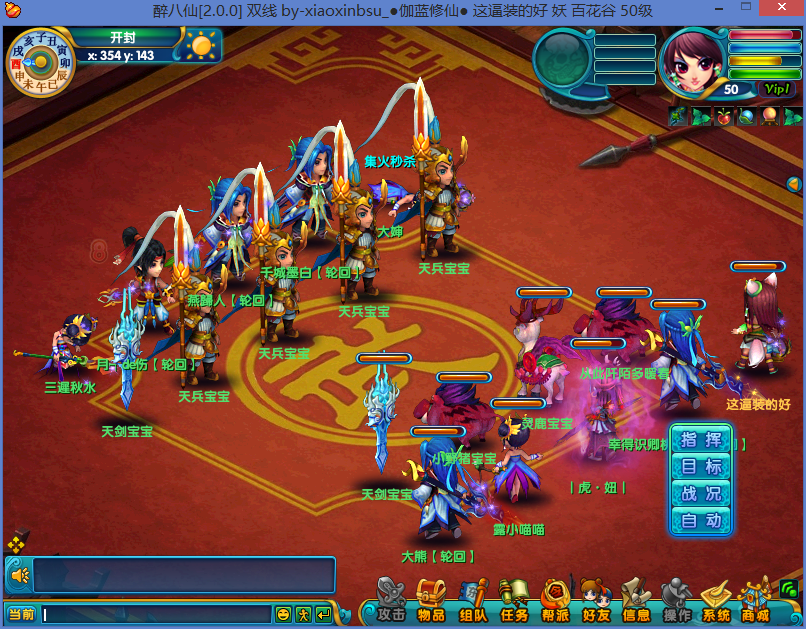The height and width of the screenshot is (629, 806).
Task: Toggle the chat speaker icon
Action: pos(18,575)
